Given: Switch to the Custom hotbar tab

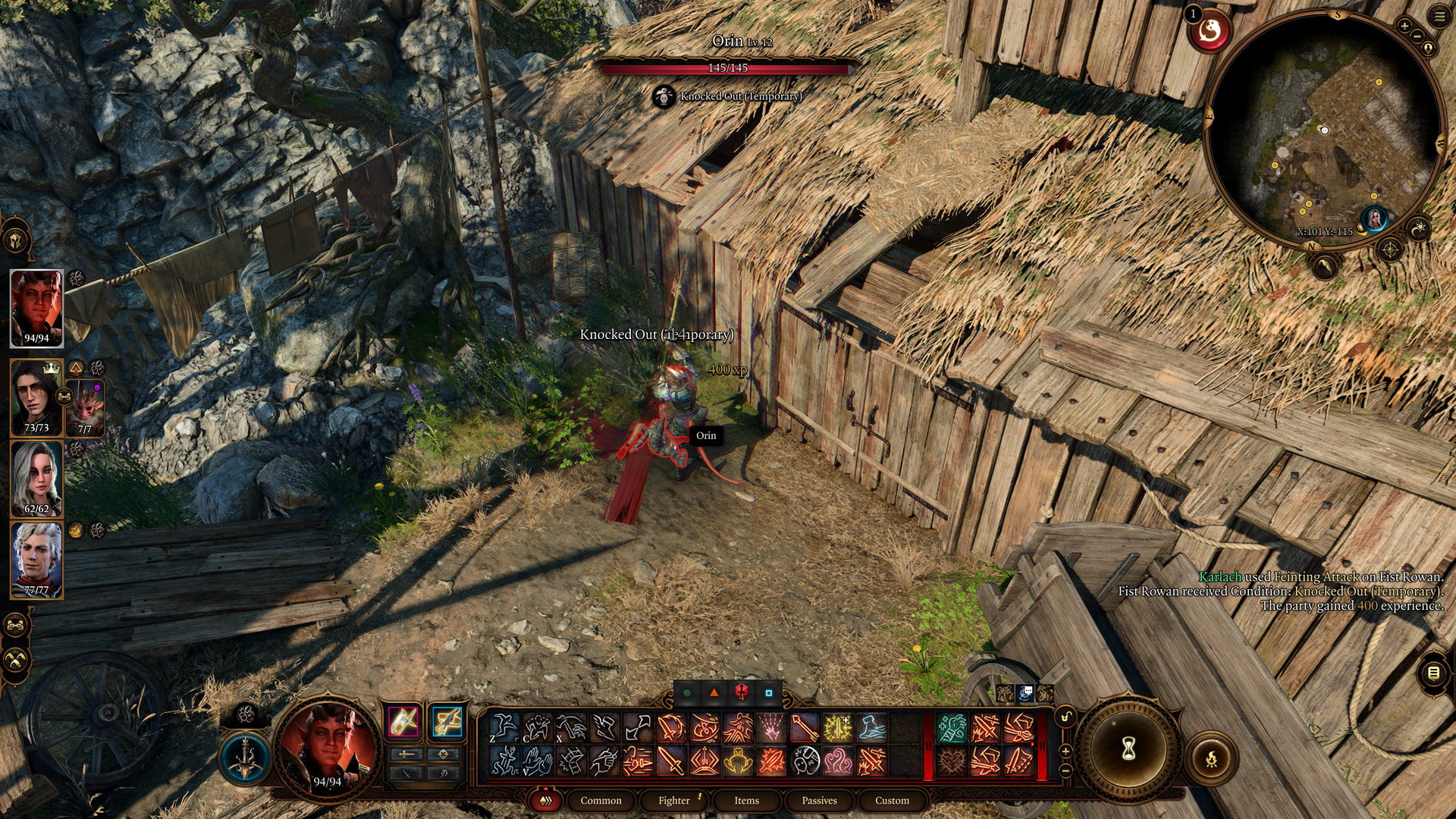Looking at the screenshot, I should pyautogui.click(x=892, y=800).
